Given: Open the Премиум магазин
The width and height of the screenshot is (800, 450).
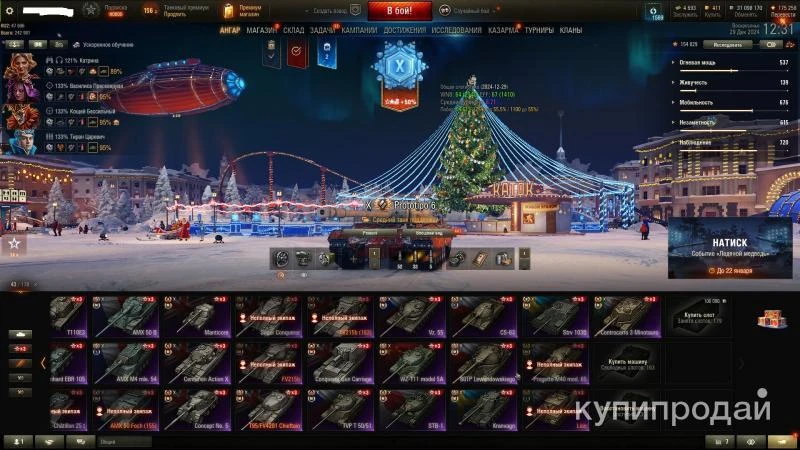Looking at the screenshot, I should click(245, 11).
